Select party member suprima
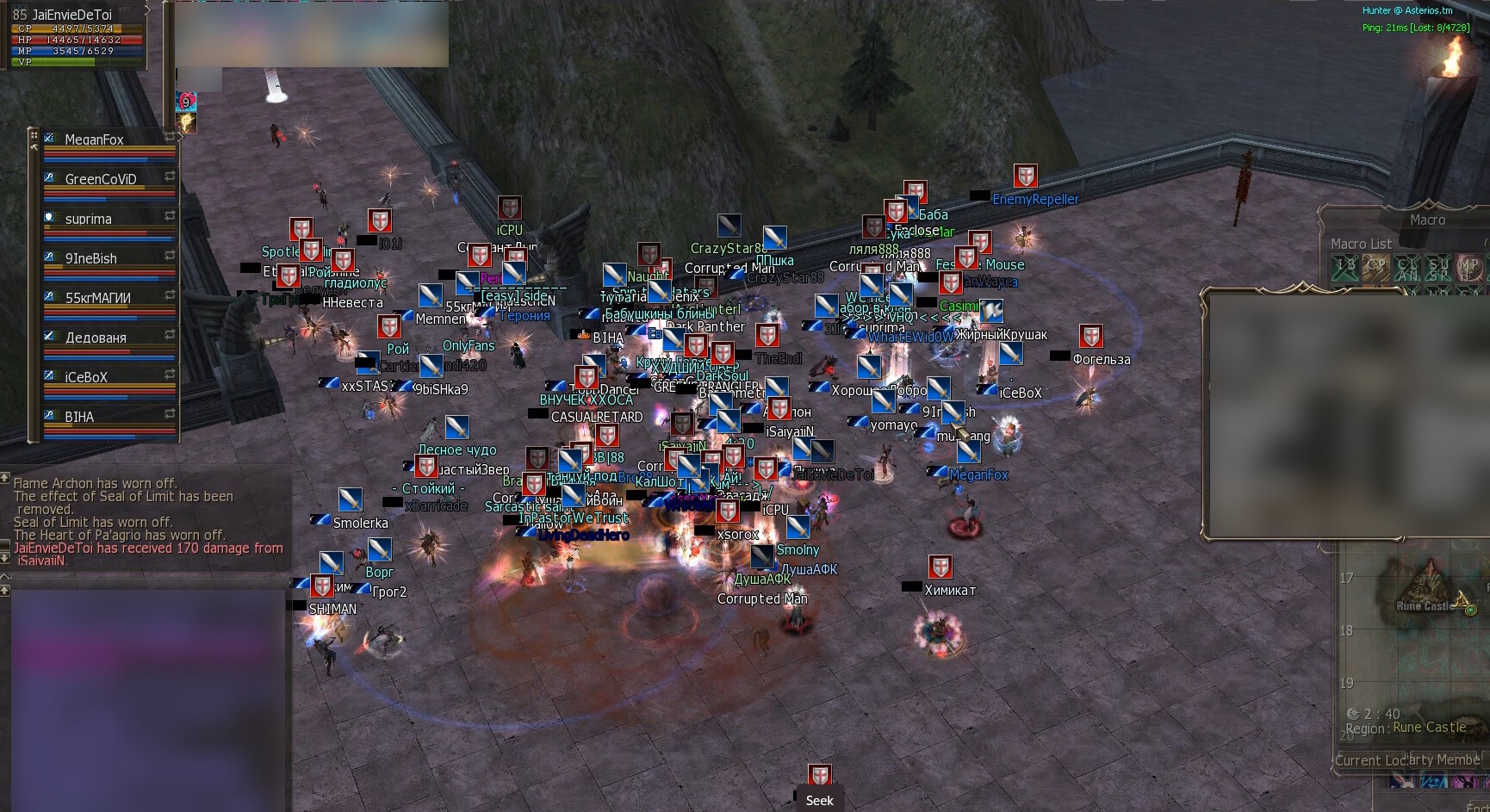The image size is (1490, 812). pos(89,219)
